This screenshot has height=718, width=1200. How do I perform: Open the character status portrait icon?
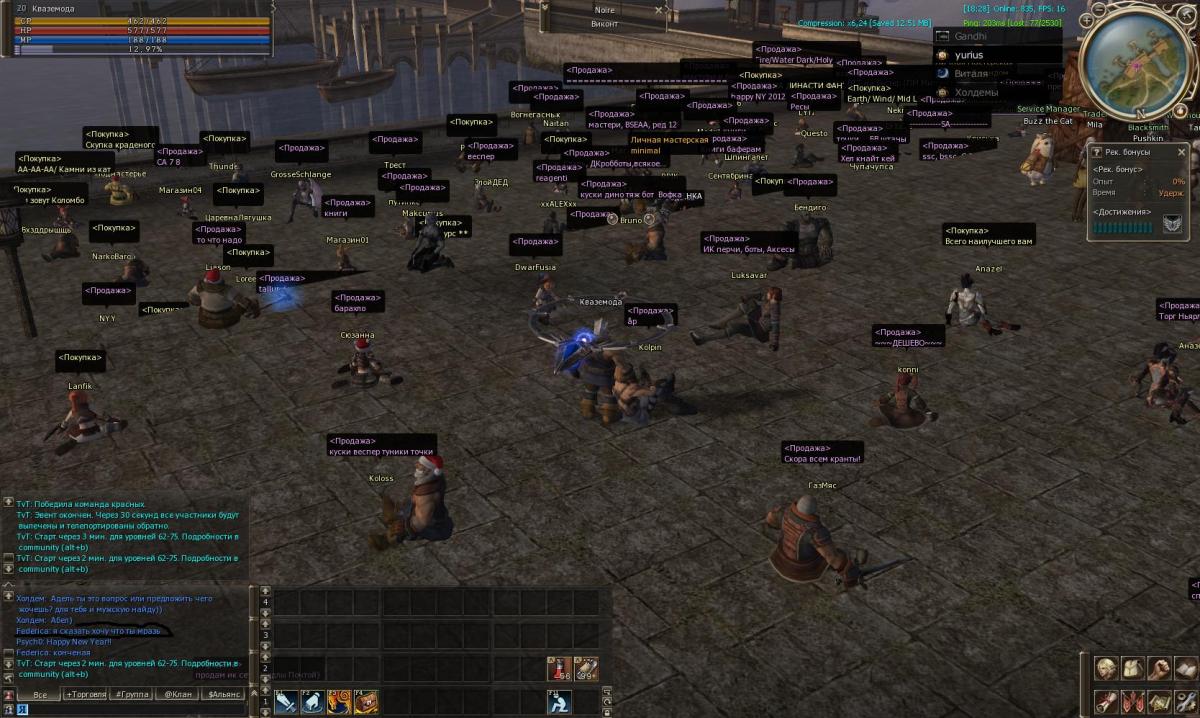point(1106,668)
